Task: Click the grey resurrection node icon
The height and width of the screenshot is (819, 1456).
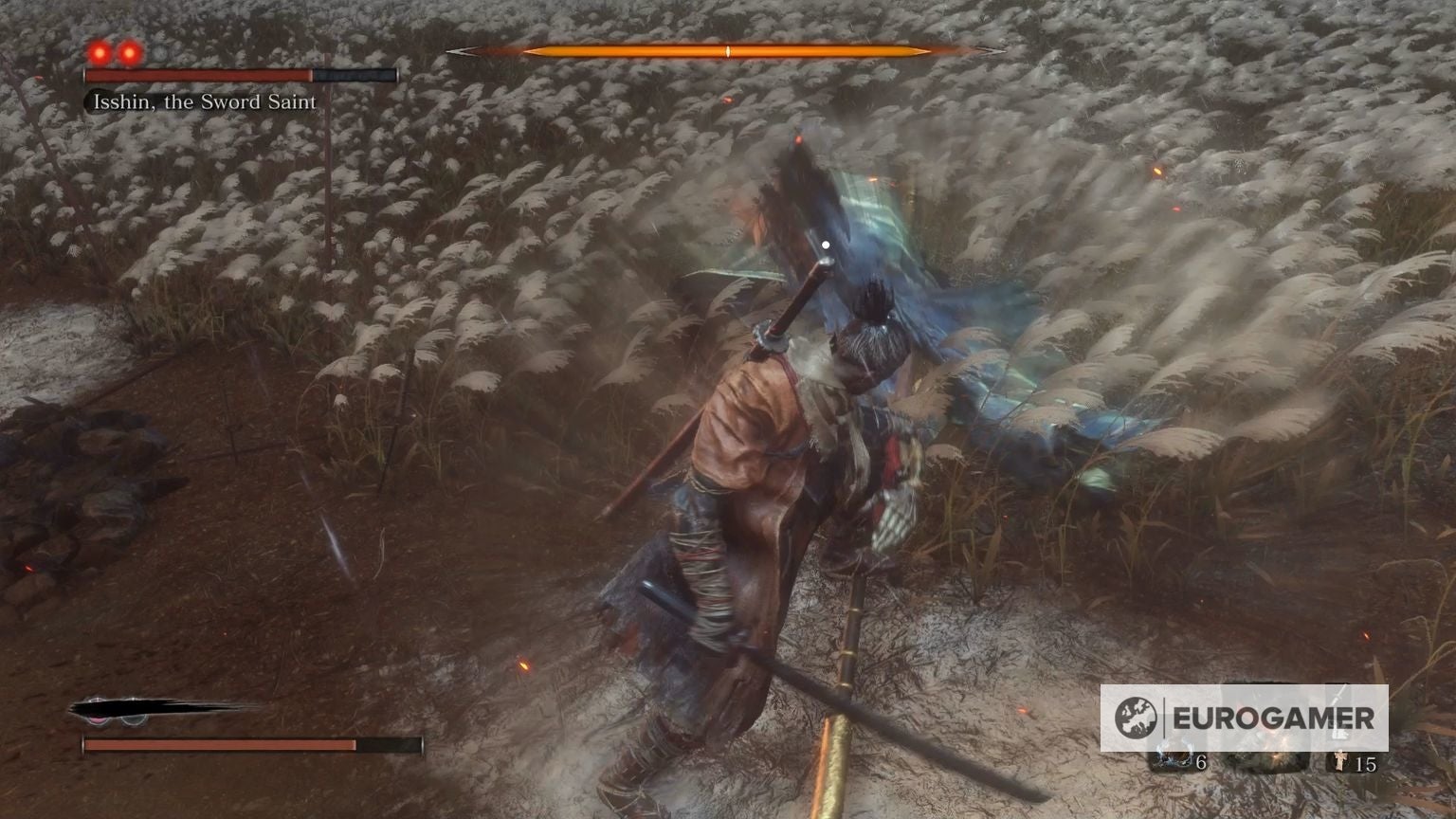Action: point(133,719)
